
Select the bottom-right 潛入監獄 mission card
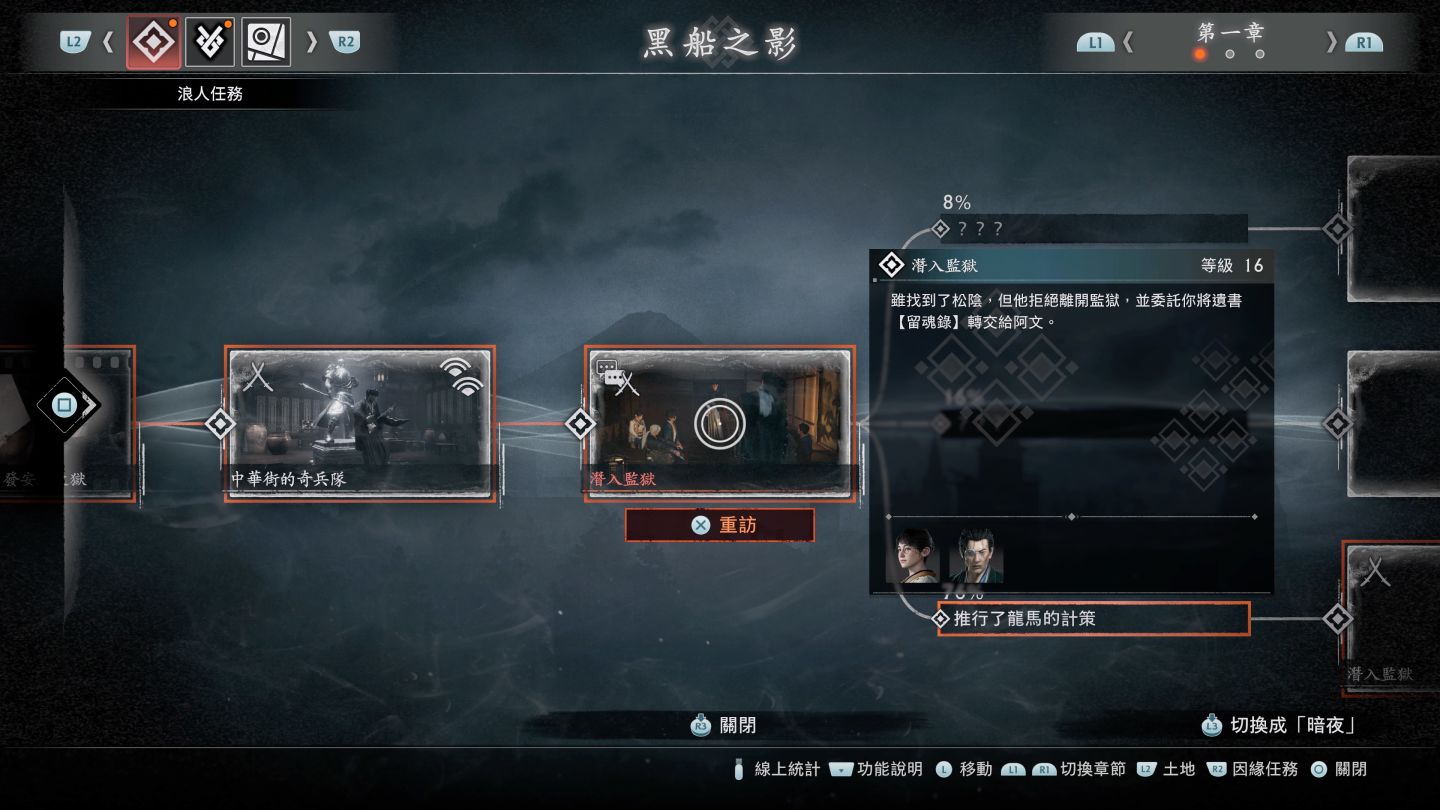point(1392,618)
